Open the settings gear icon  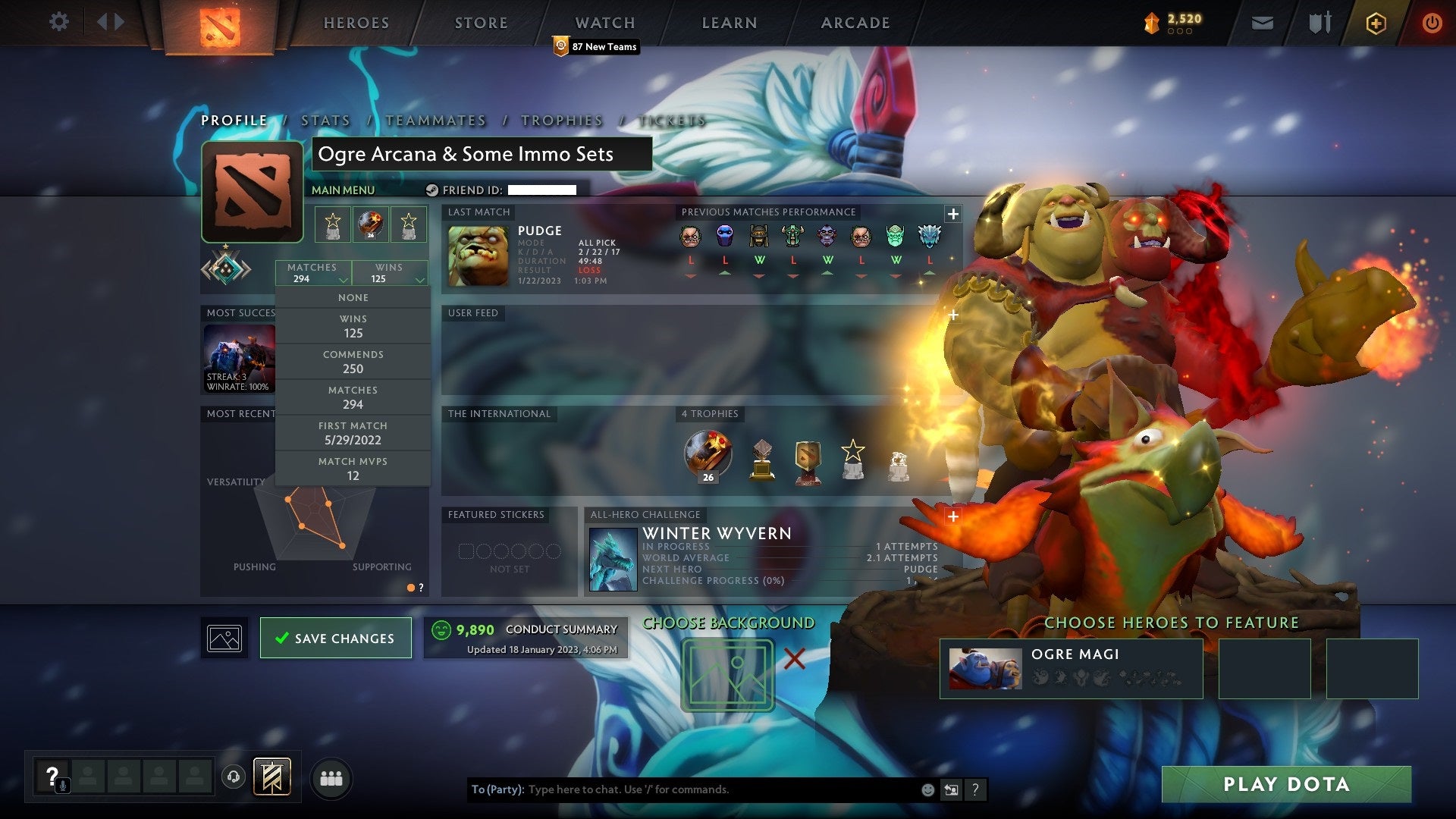point(58,22)
